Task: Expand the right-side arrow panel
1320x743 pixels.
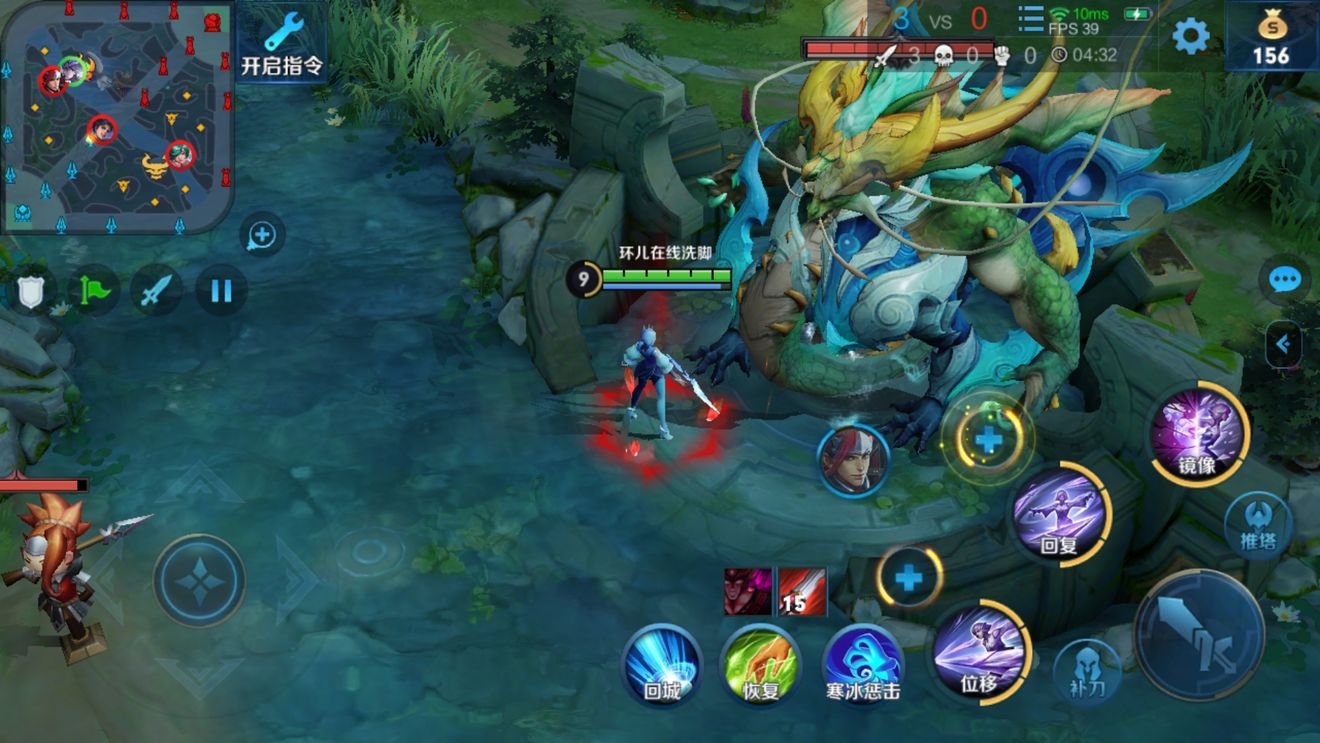Action: (1283, 345)
